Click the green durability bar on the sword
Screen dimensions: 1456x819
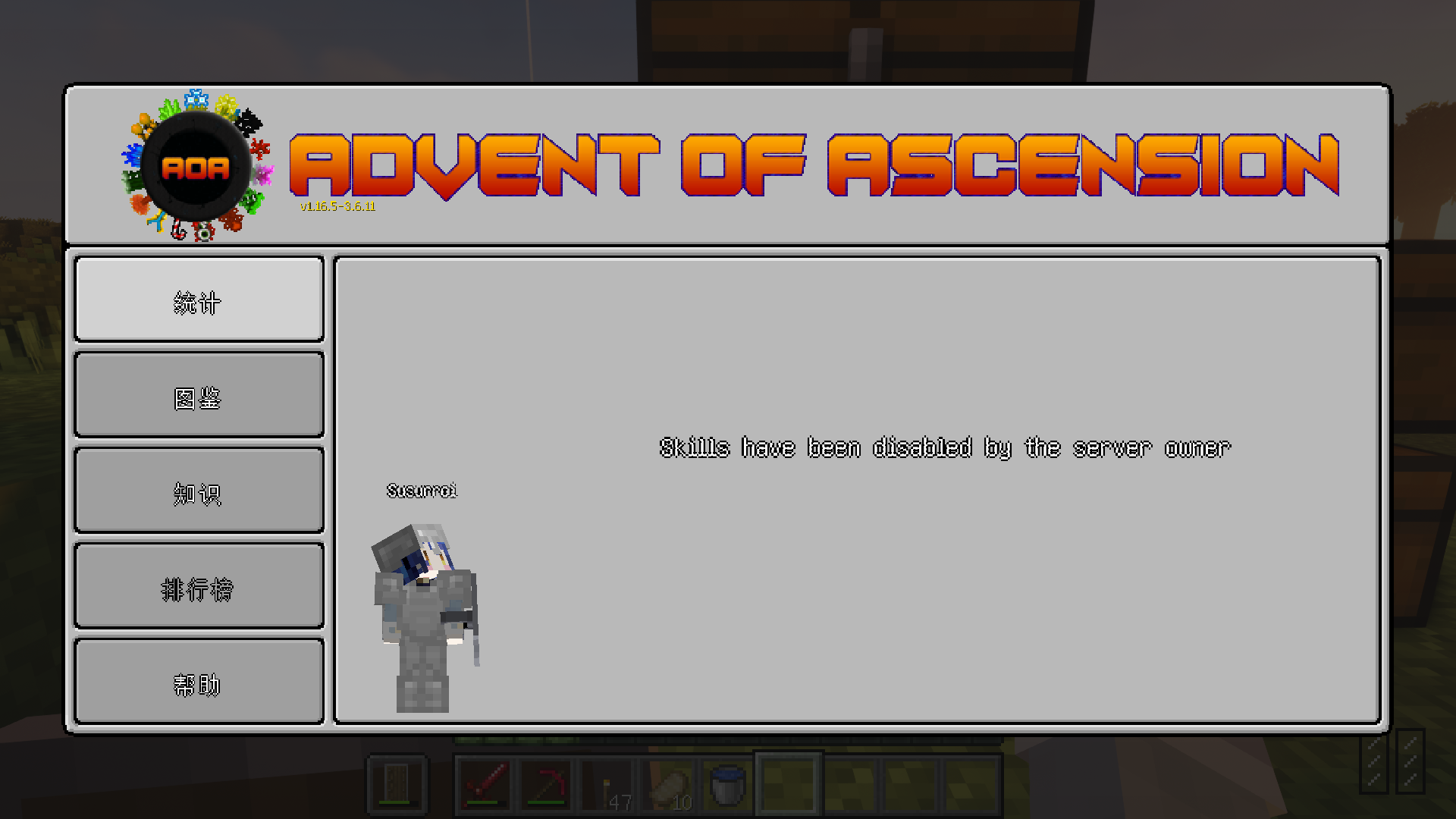[x=482, y=802]
